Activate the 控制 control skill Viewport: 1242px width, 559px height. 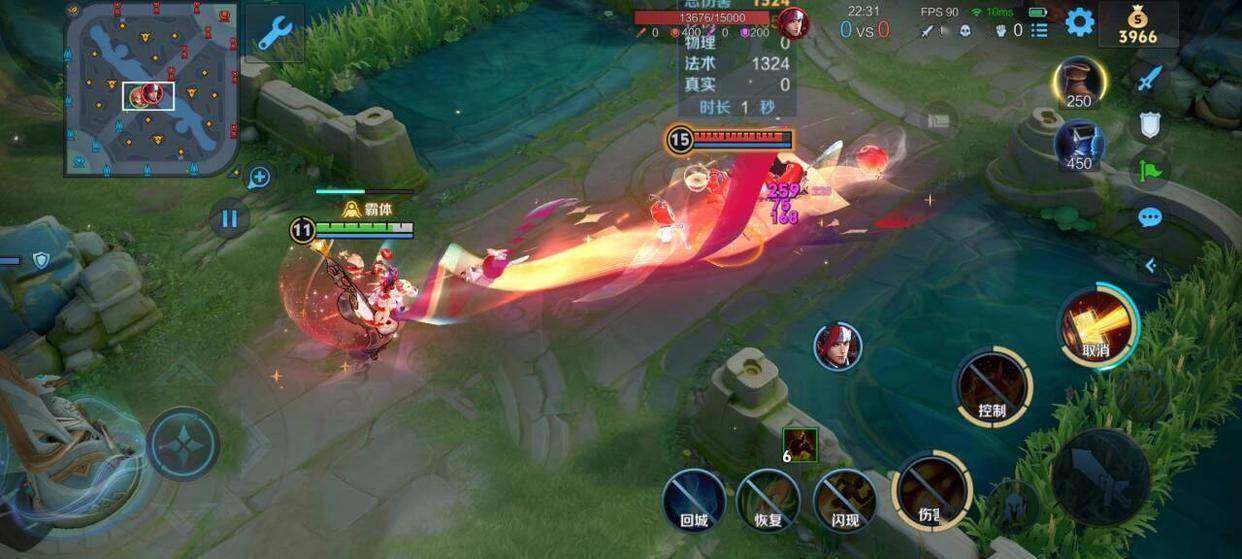[x=992, y=388]
